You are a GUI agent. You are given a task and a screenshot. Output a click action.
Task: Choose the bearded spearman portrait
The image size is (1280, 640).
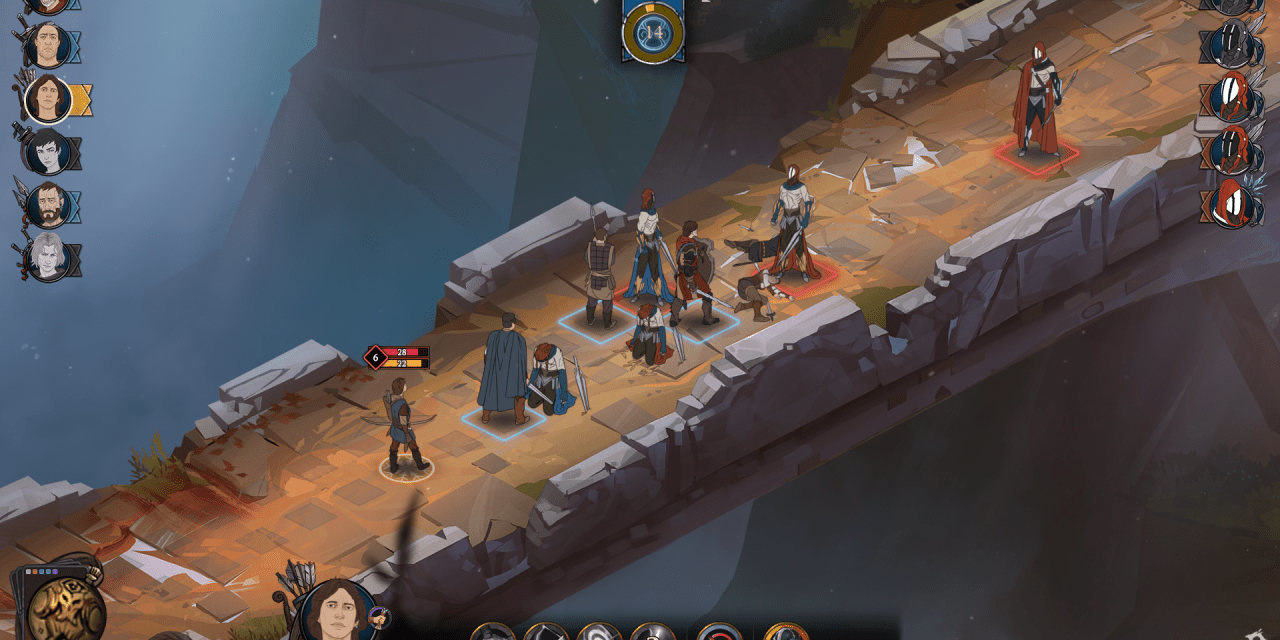[47, 205]
